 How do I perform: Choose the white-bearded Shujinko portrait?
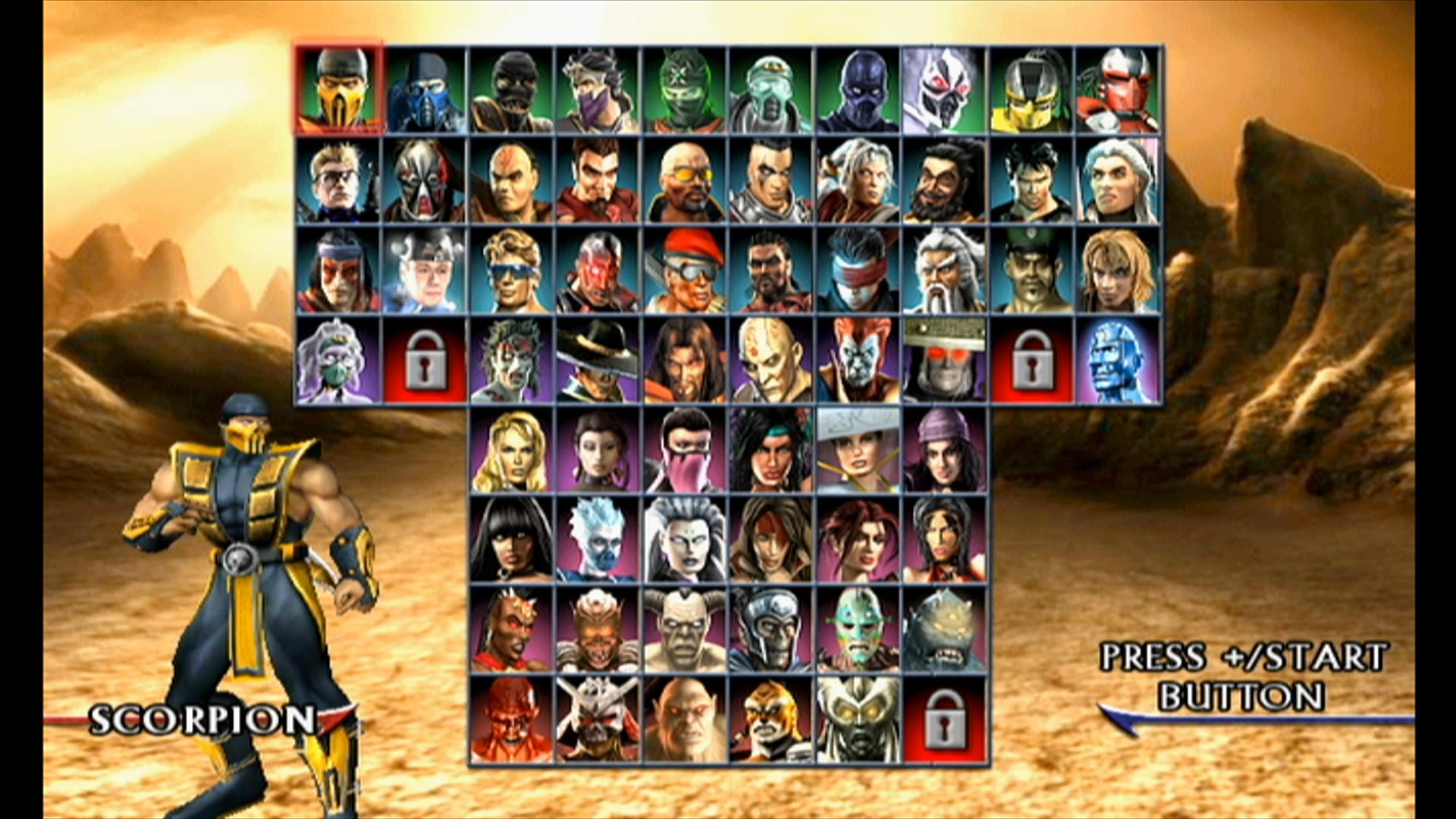pyautogui.click(x=944, y=270)
